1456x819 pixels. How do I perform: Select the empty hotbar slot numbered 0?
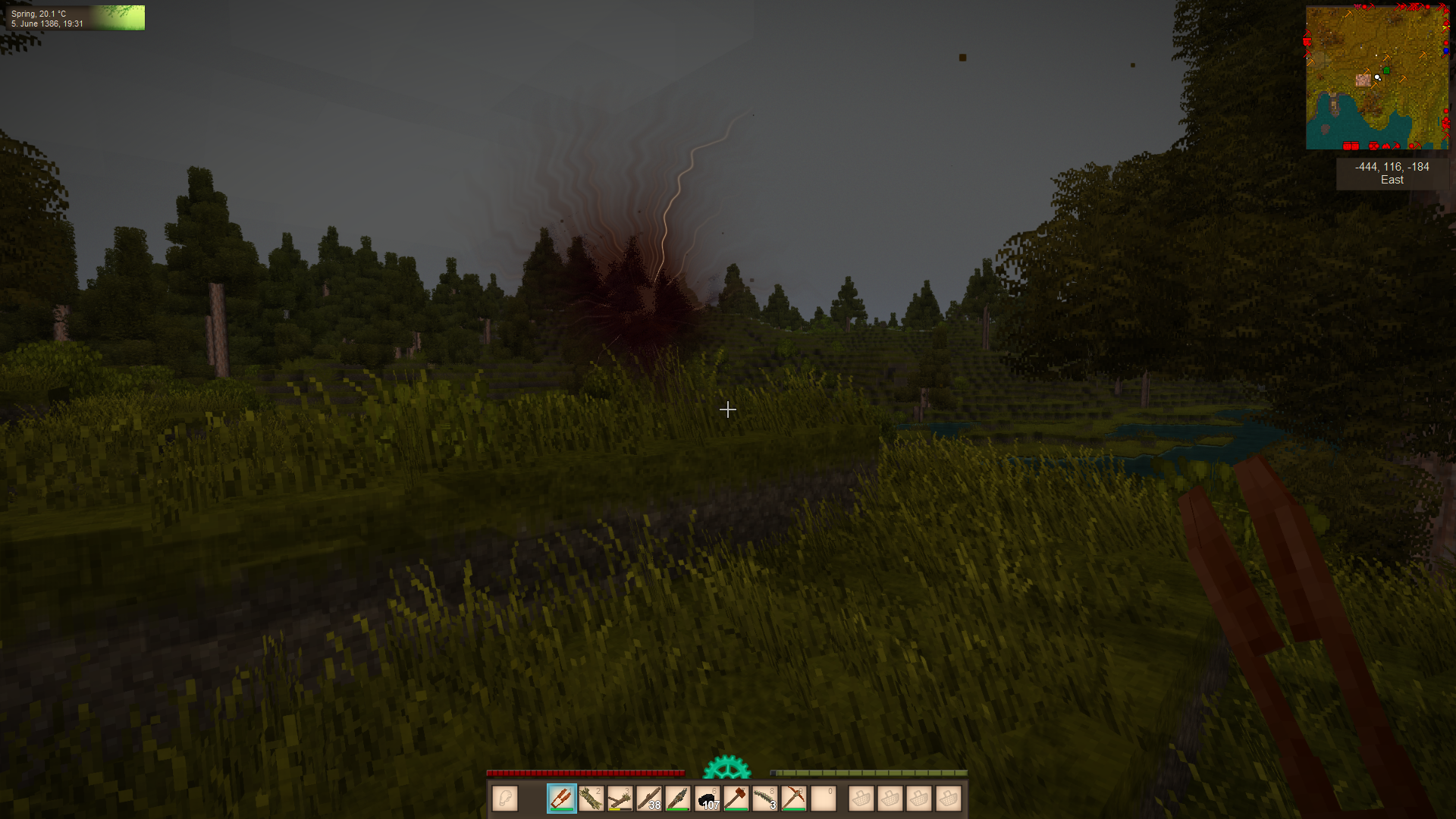824,799
